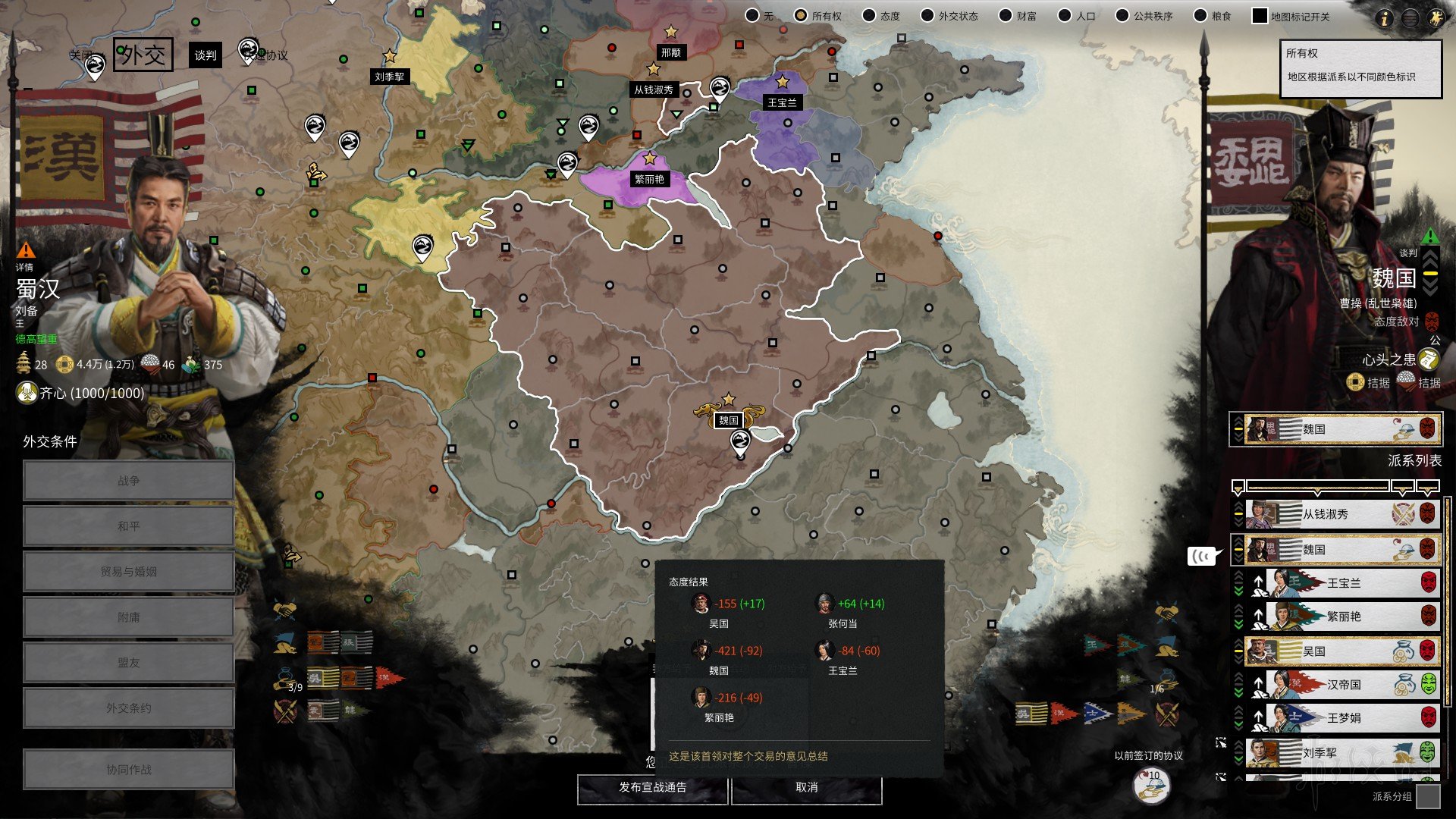Open 外交条约 treaty options
Viewport: 1456px width, 819px height.
coord(128,708)
